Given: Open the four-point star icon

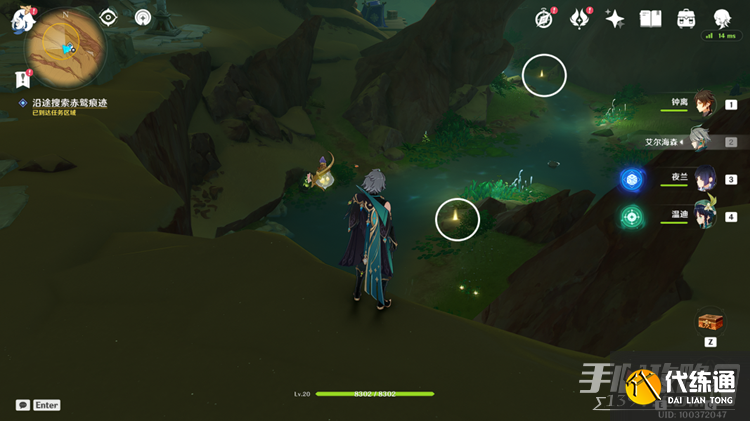Looking at the screenshot, I should tap(615, 19).
